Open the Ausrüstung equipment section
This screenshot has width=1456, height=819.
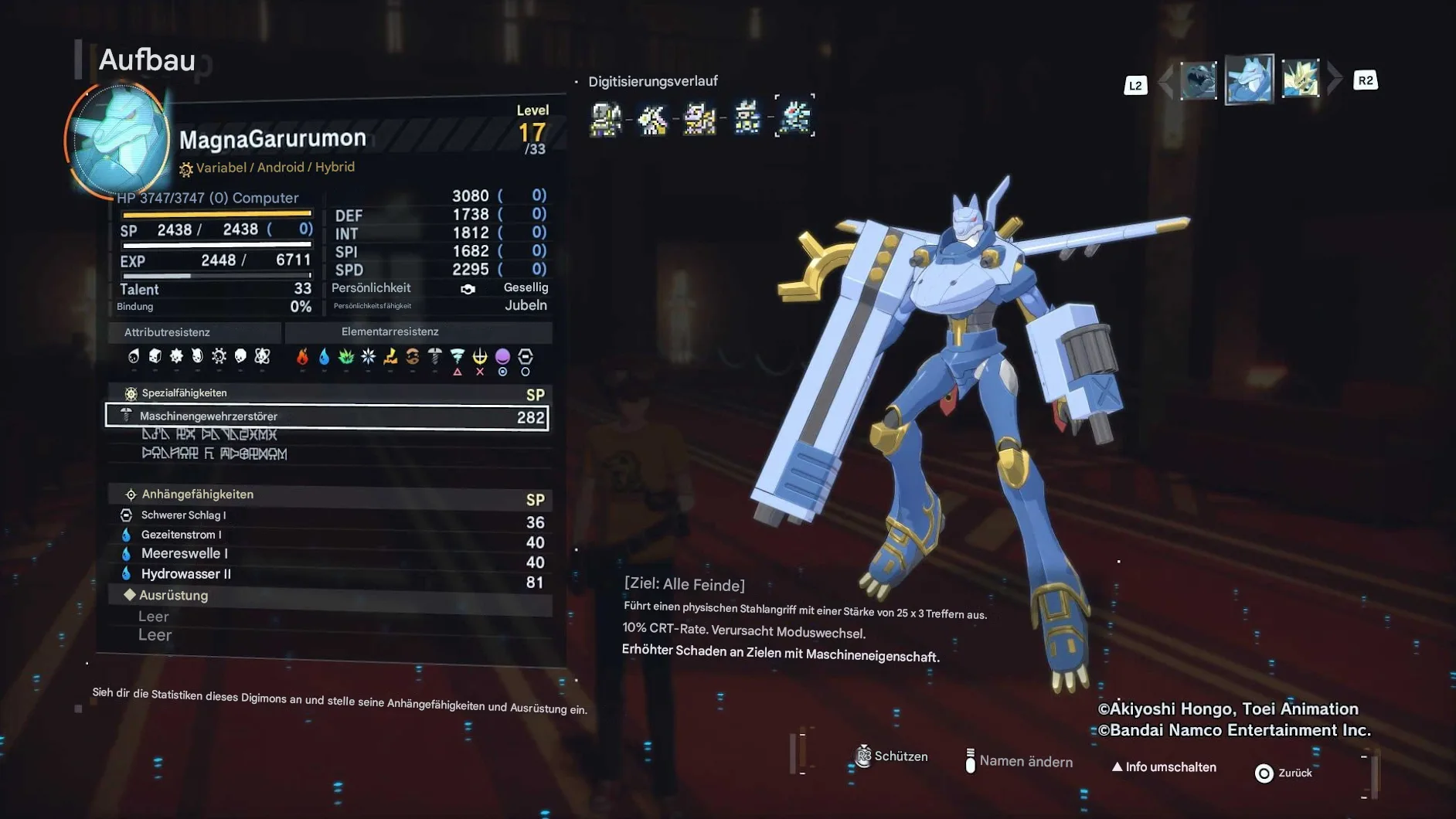point(174,596)
